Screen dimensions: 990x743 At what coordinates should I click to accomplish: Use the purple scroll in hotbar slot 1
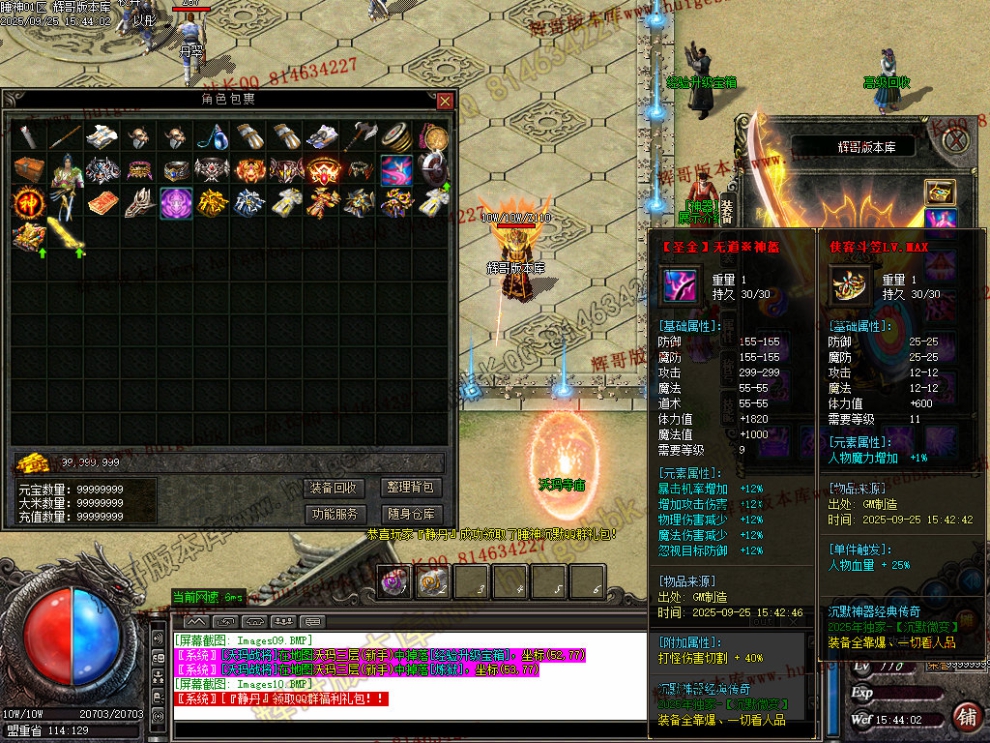point(392,581)
